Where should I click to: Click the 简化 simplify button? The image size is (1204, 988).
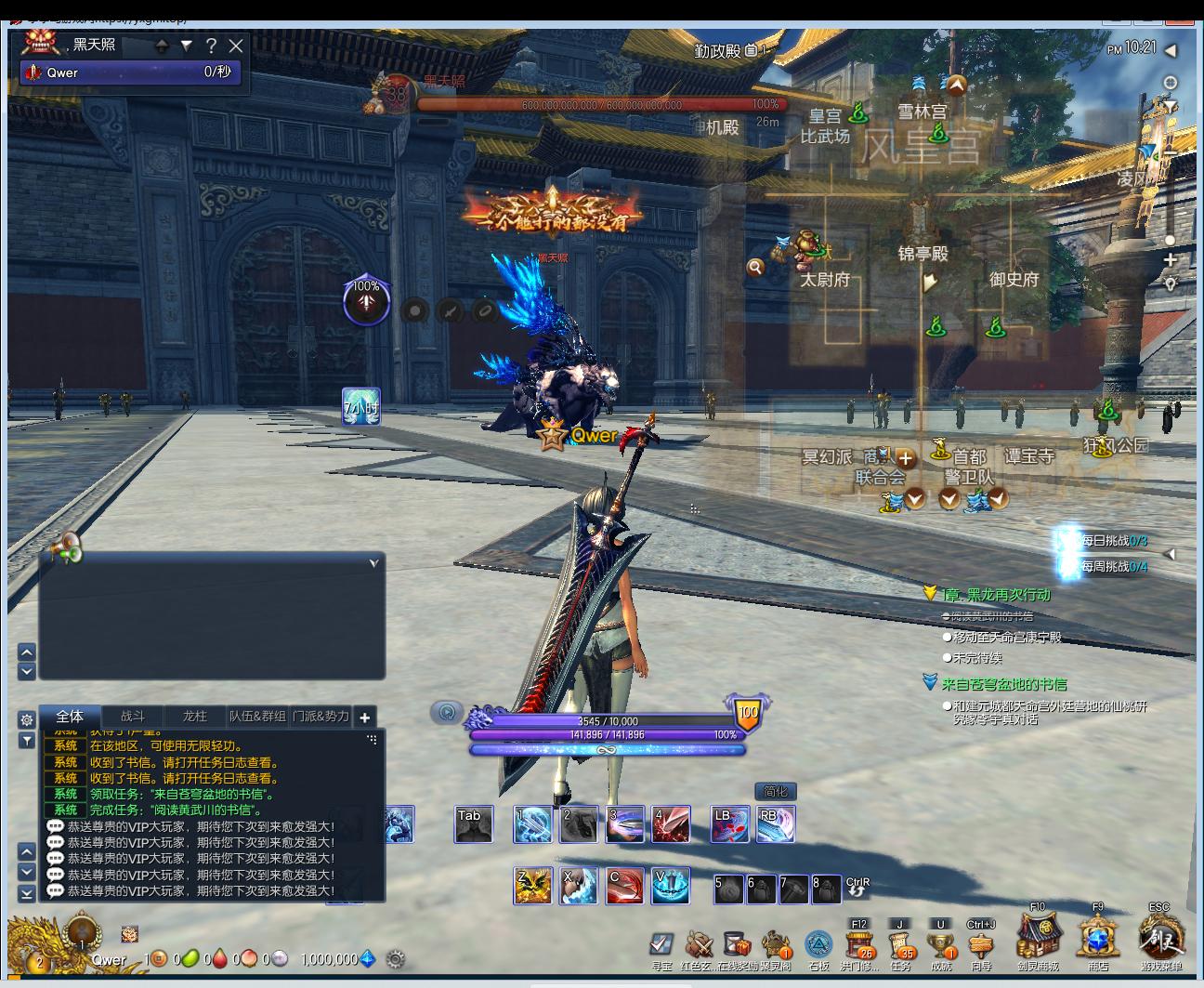775,791
